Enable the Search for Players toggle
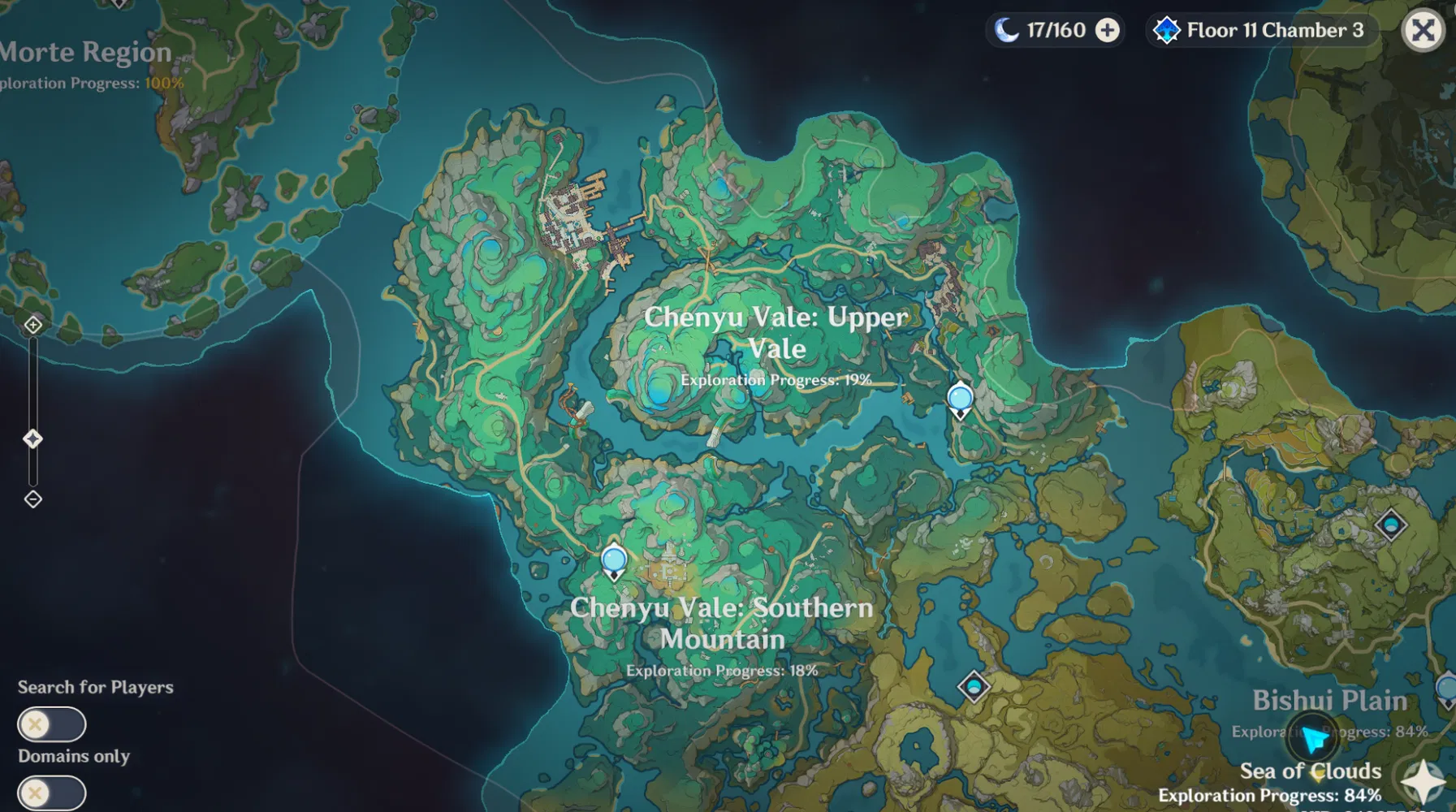 52,723
